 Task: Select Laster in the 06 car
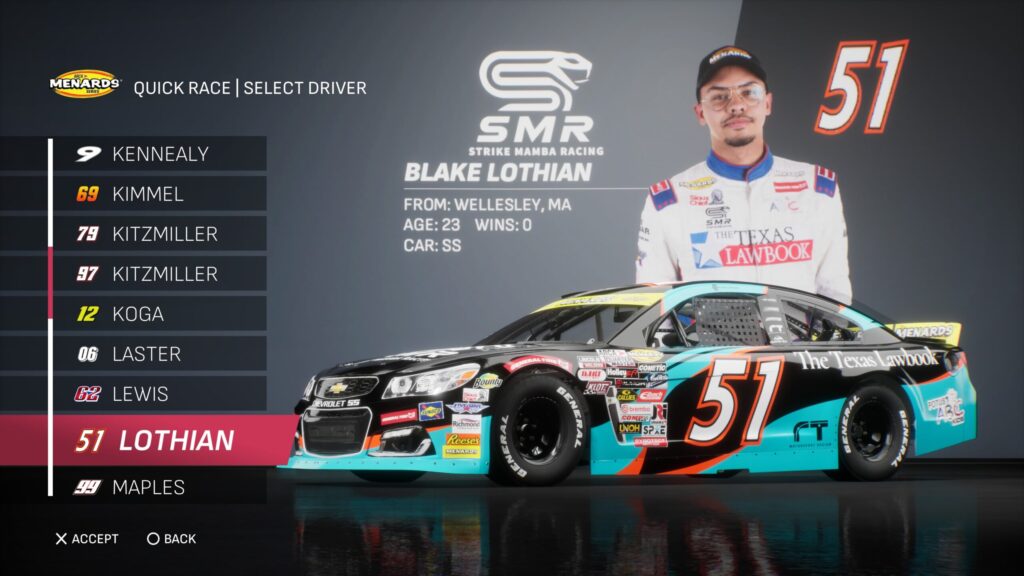point(160,354)
